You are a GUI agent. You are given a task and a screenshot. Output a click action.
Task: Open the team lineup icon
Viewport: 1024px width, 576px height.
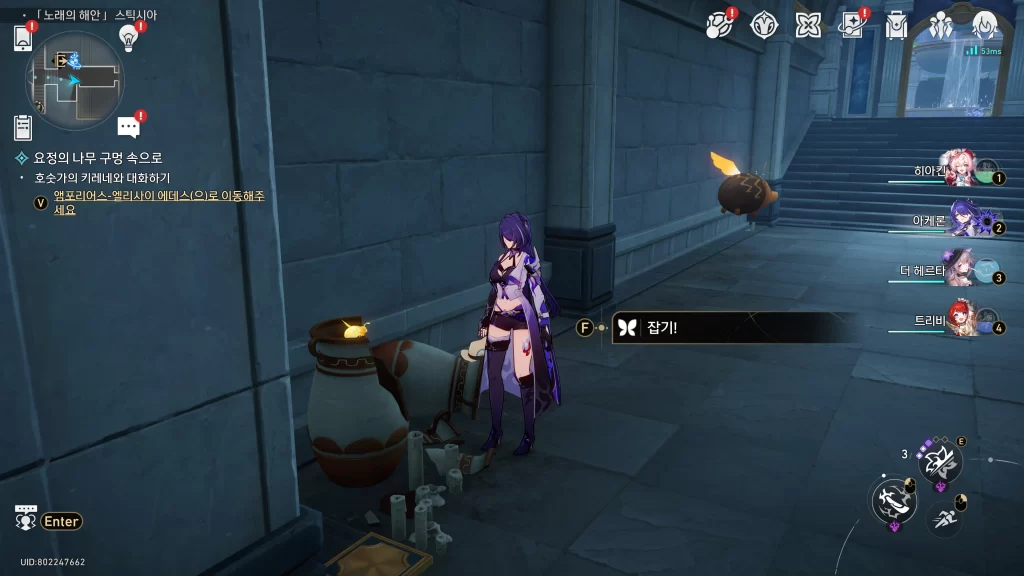coord(940,26)
